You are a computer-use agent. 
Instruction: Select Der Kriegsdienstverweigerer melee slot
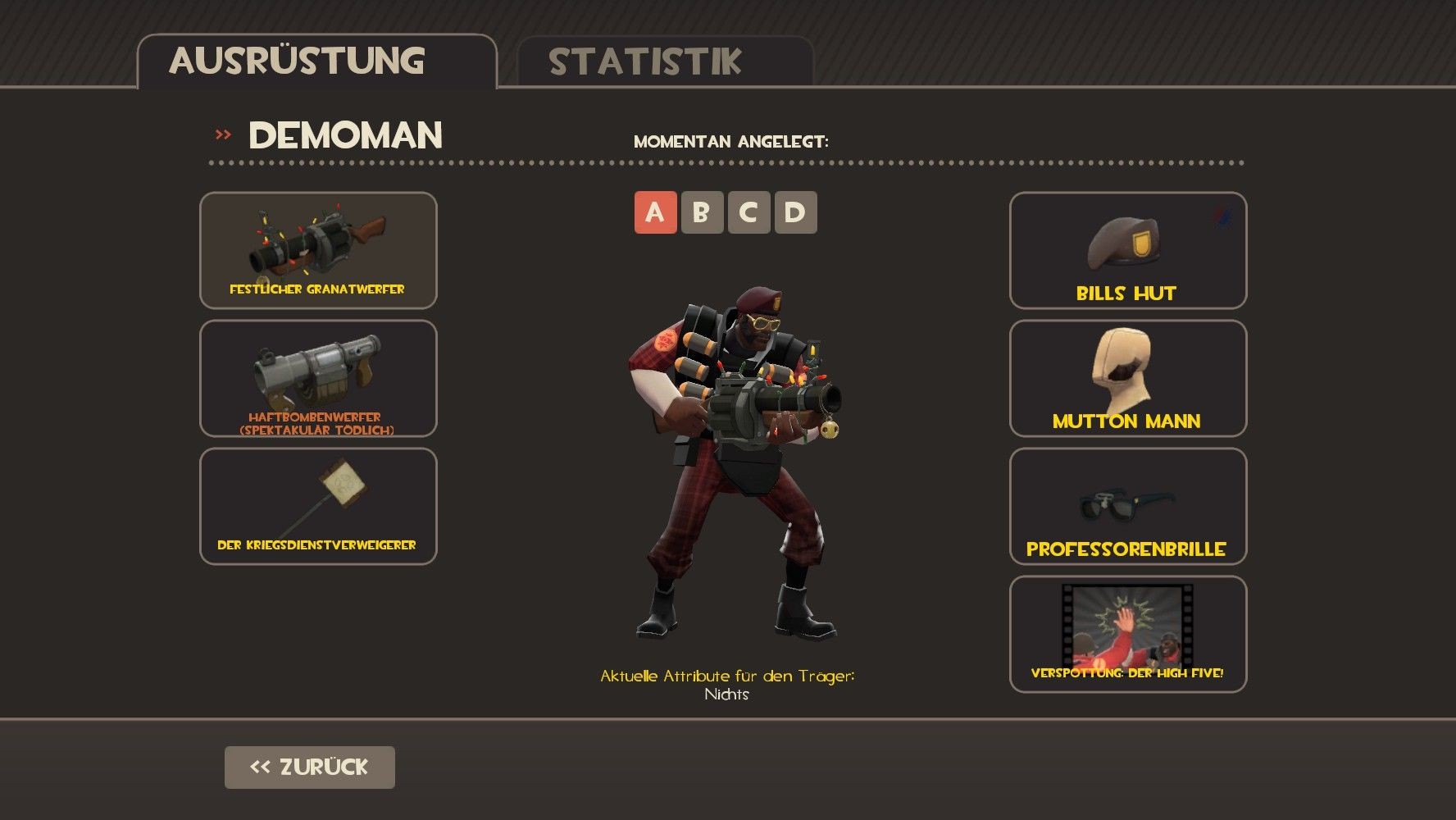pyautogui.click(x=318, y=507)
